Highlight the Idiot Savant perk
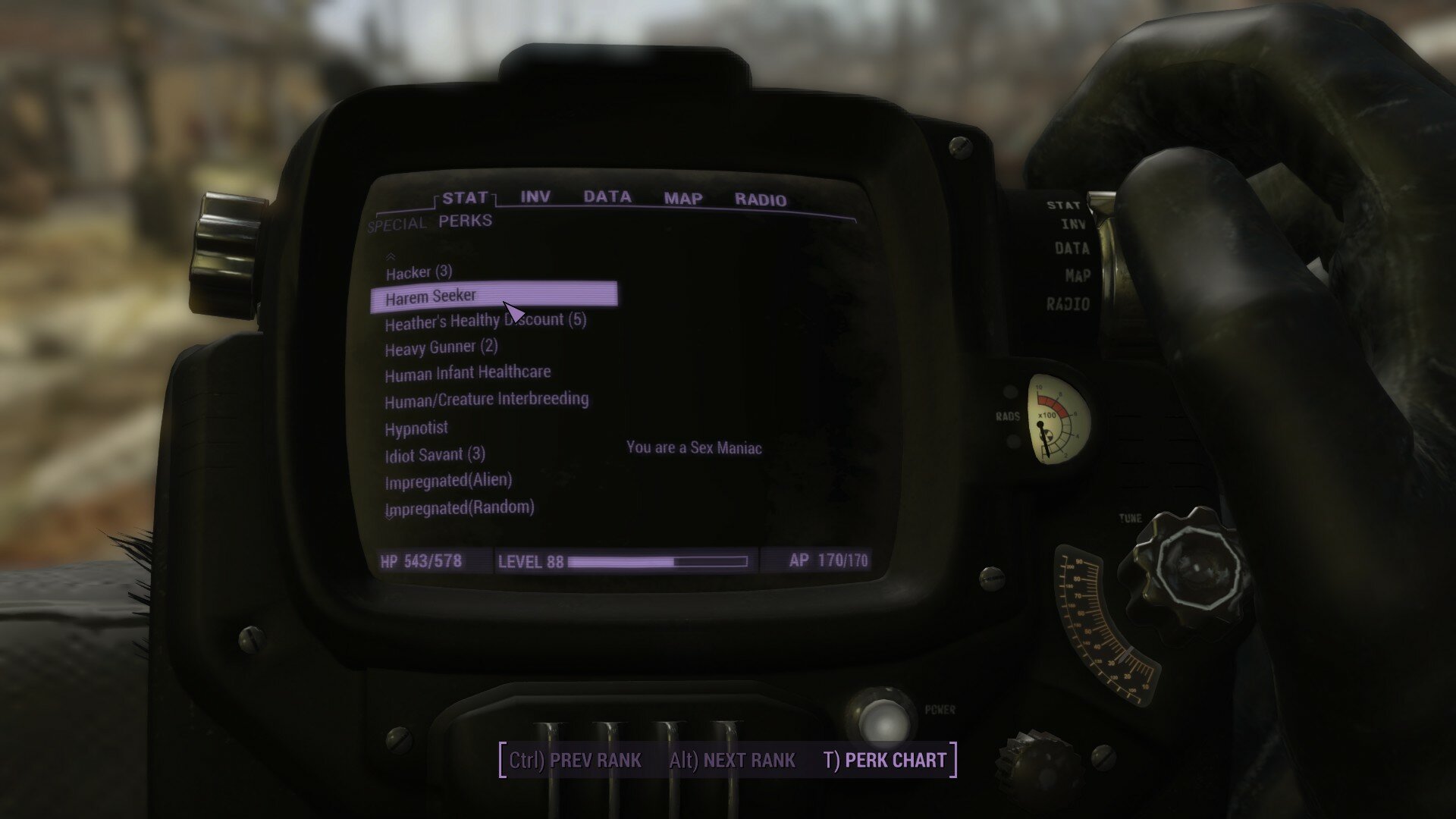1456x819 pixels. pyautogui.click(x=435, y=455)
